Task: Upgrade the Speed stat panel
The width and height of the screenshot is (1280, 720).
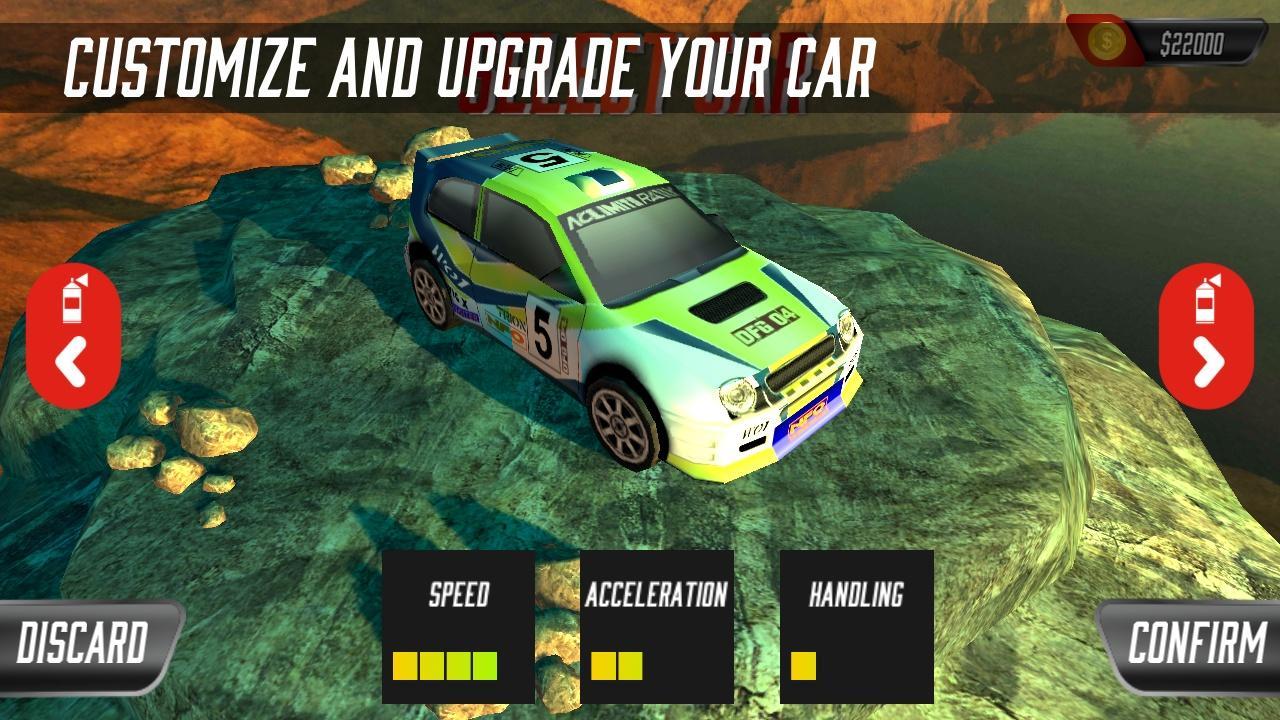Action: point(458,626)
